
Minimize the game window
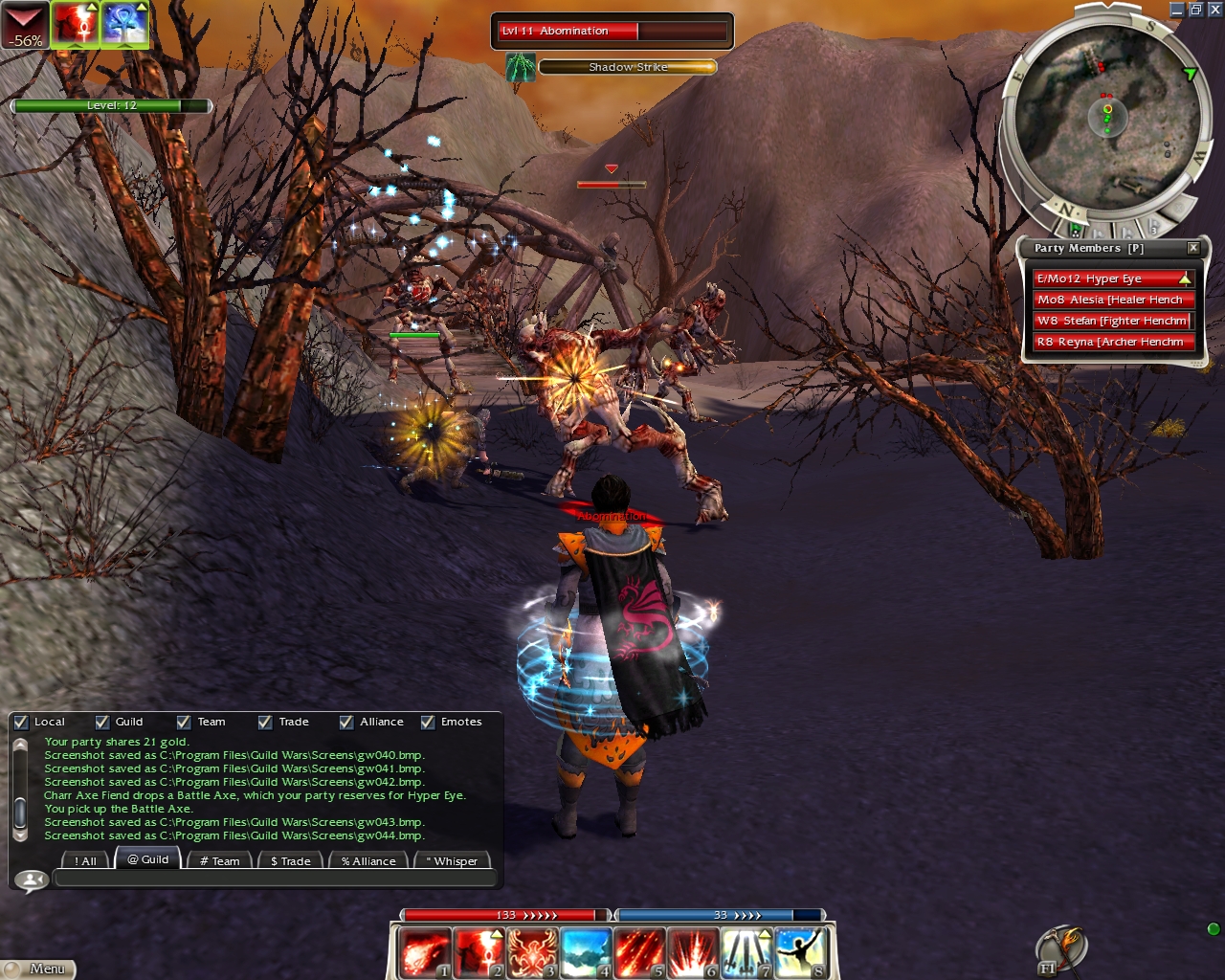[1176, 10]
